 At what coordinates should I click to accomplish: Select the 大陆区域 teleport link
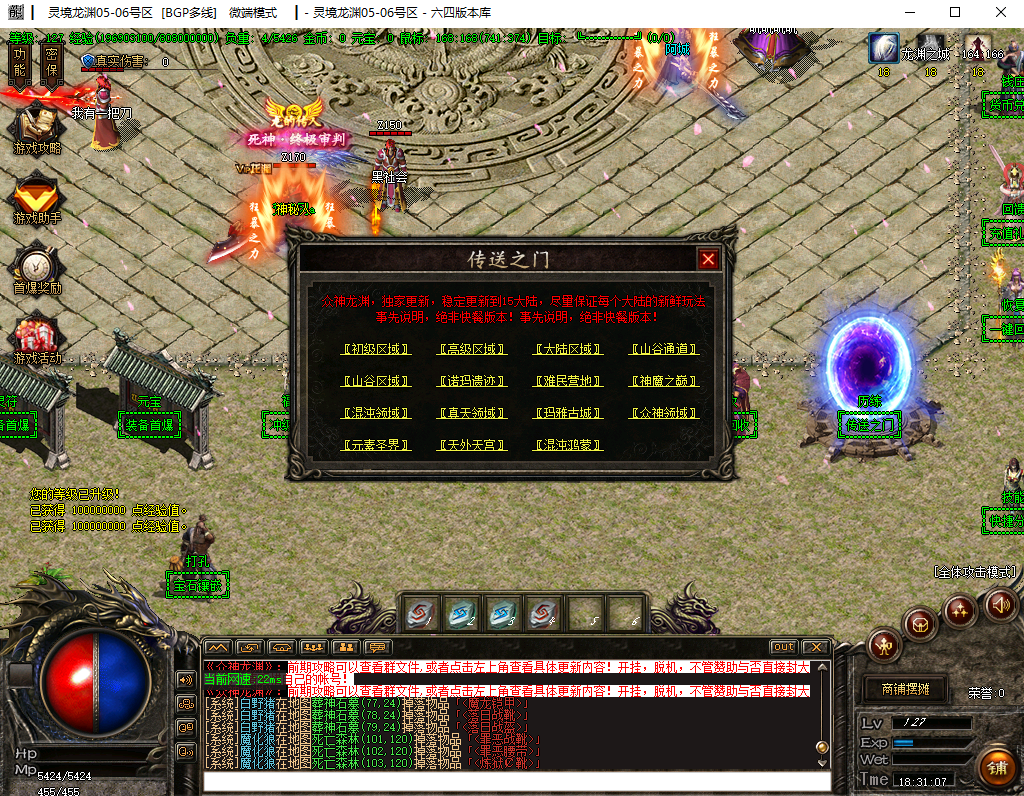(x=568, y=350)
